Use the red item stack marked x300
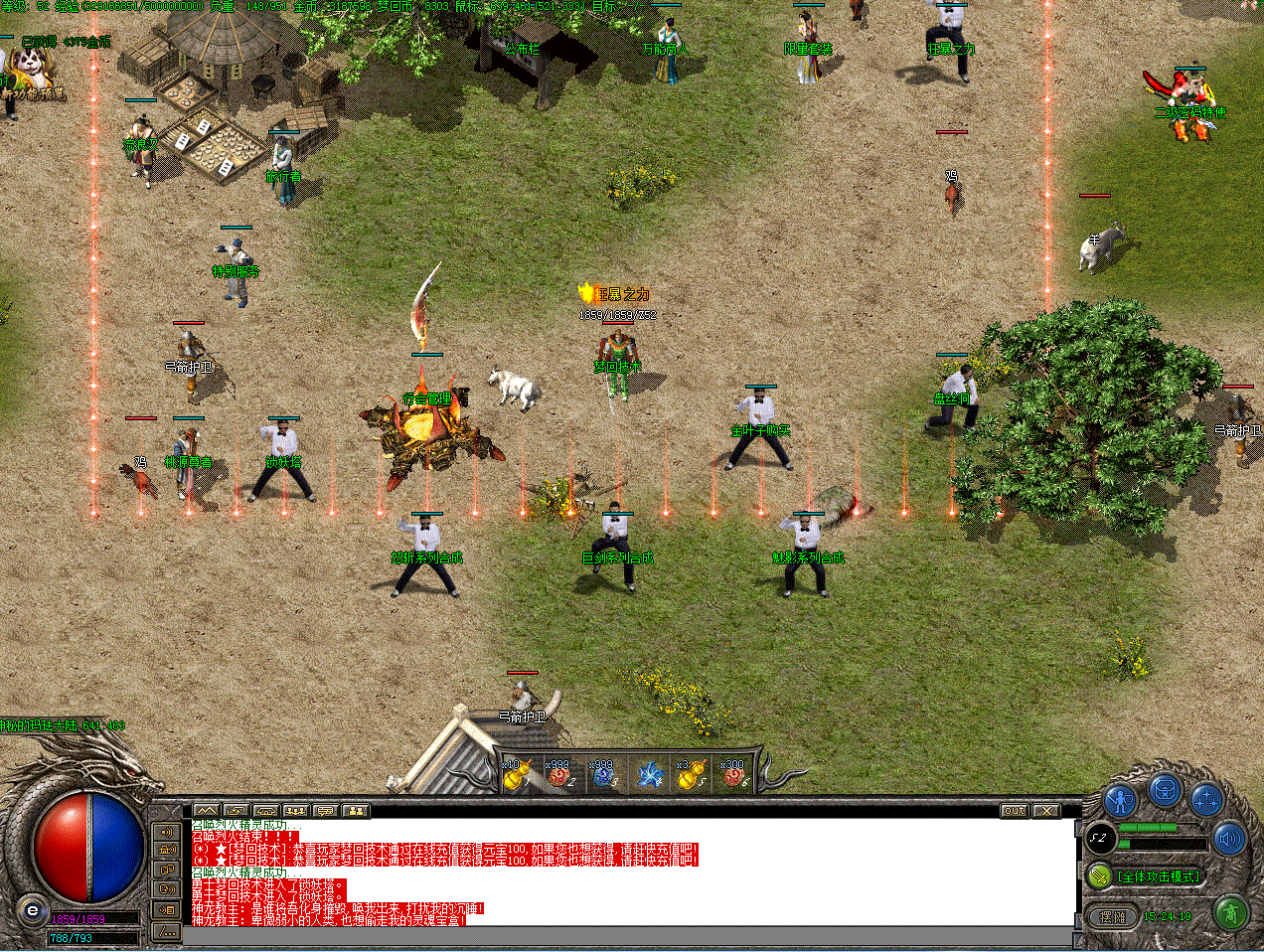The width and height of the screenshot is (1264, 952). (x=734, y=775)
